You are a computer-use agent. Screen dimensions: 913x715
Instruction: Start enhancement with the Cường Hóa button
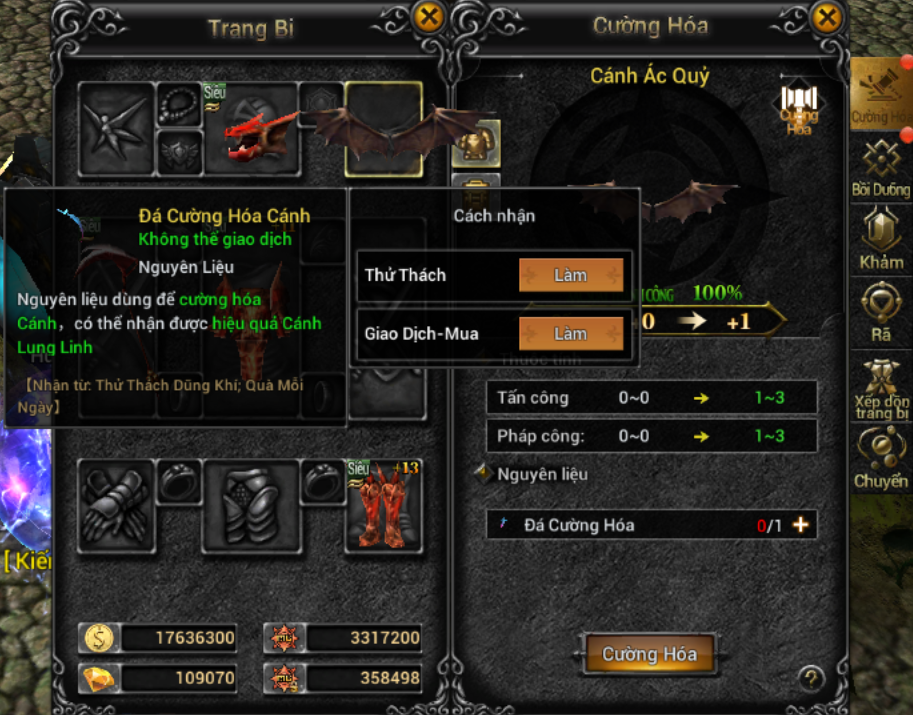click(649, 654)
